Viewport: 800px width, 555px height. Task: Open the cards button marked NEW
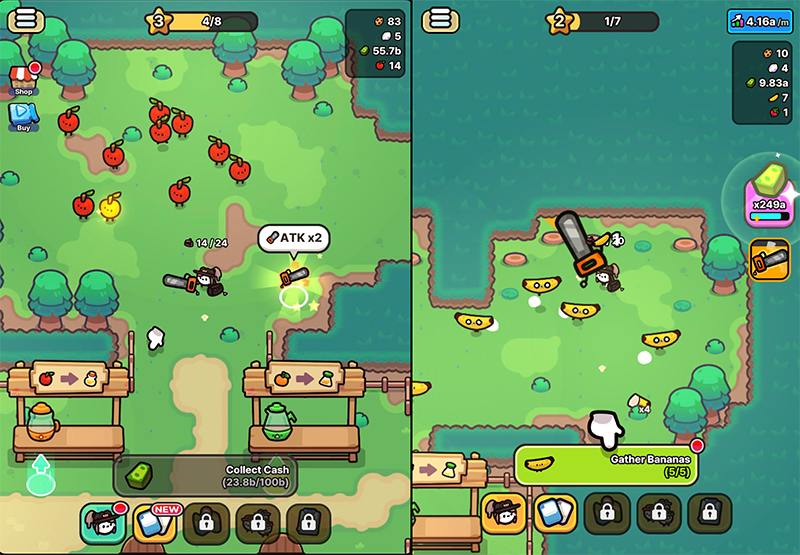[154, 521]
